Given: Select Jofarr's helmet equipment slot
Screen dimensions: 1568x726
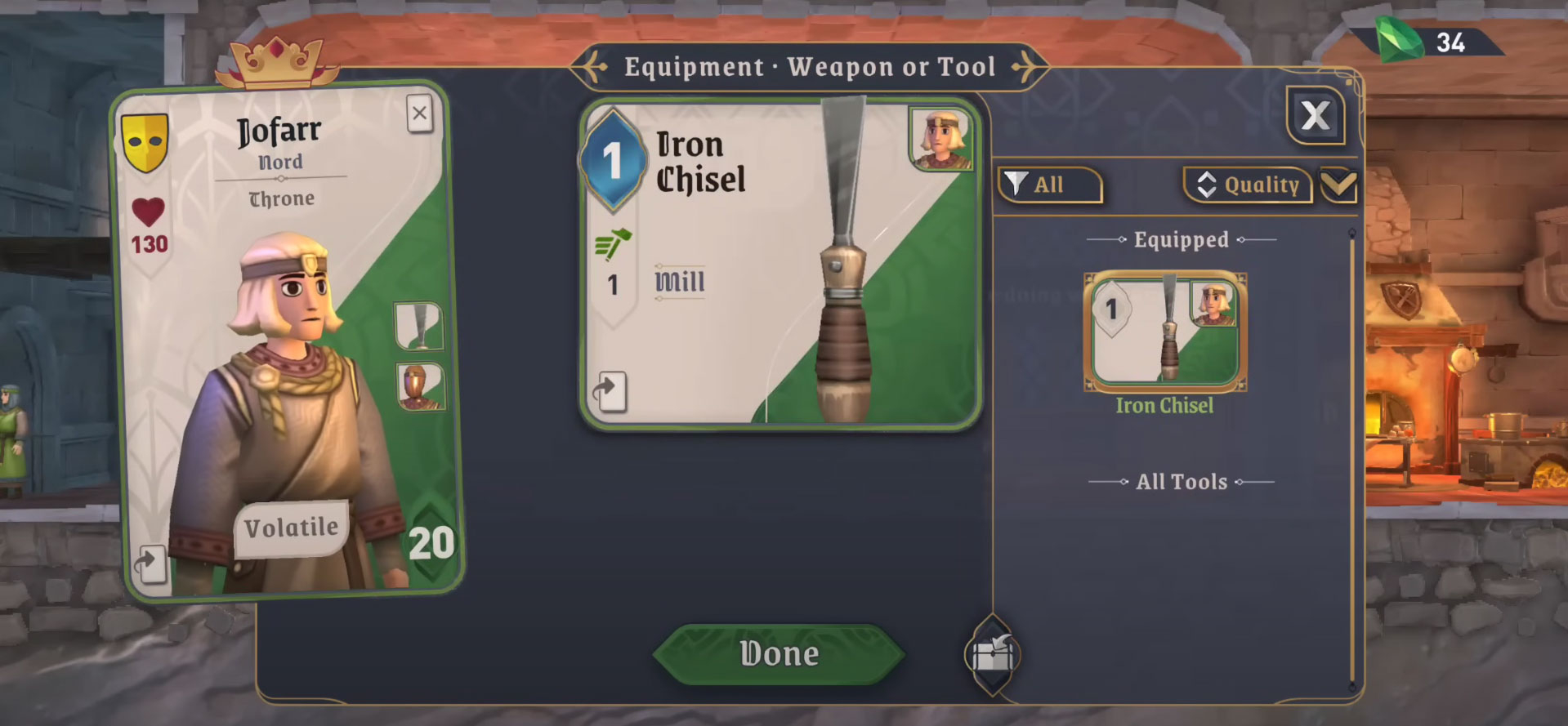Looking at the screenshot, I should [420, 386].
